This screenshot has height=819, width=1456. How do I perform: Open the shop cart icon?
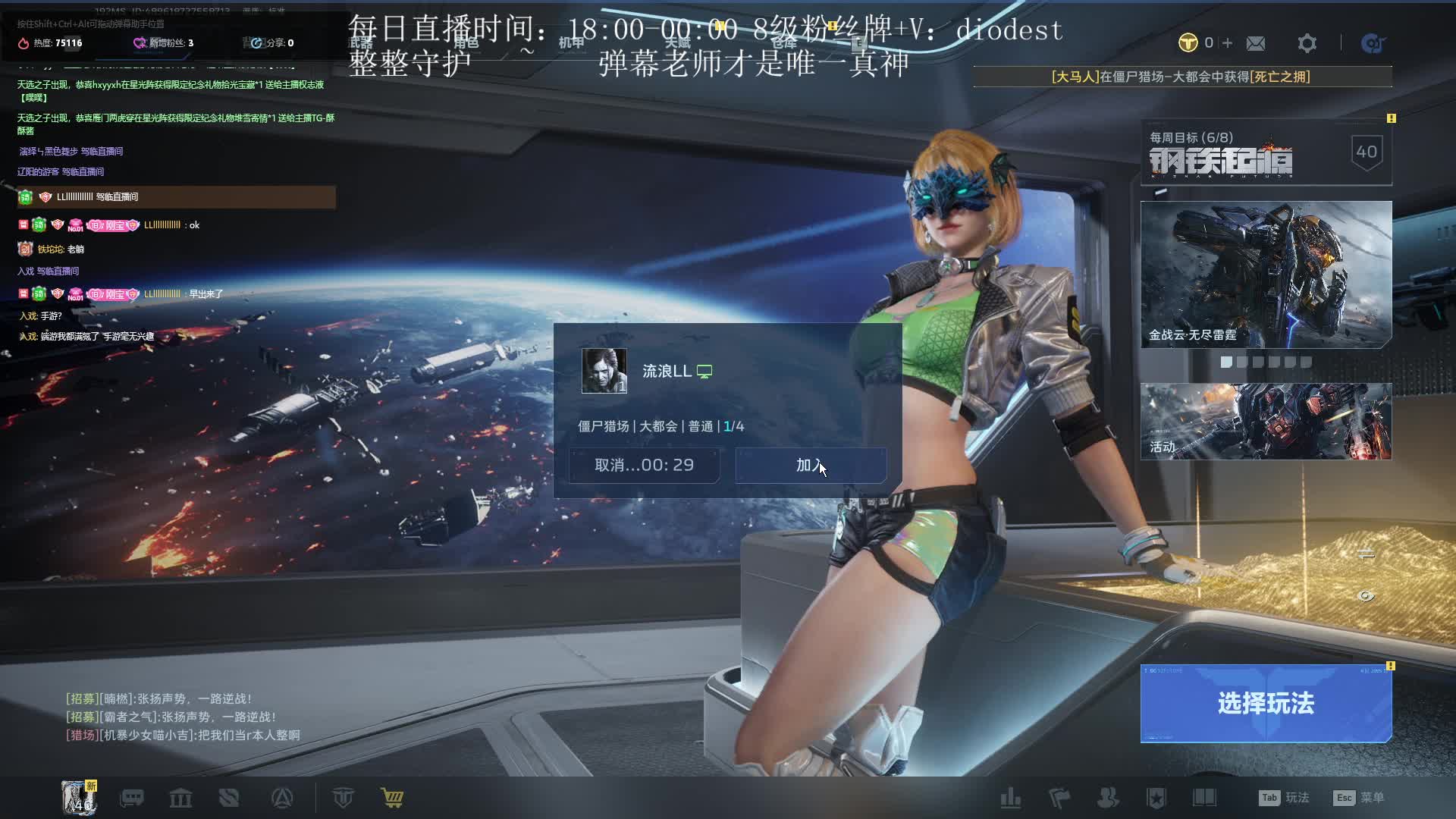pos(392,798)
